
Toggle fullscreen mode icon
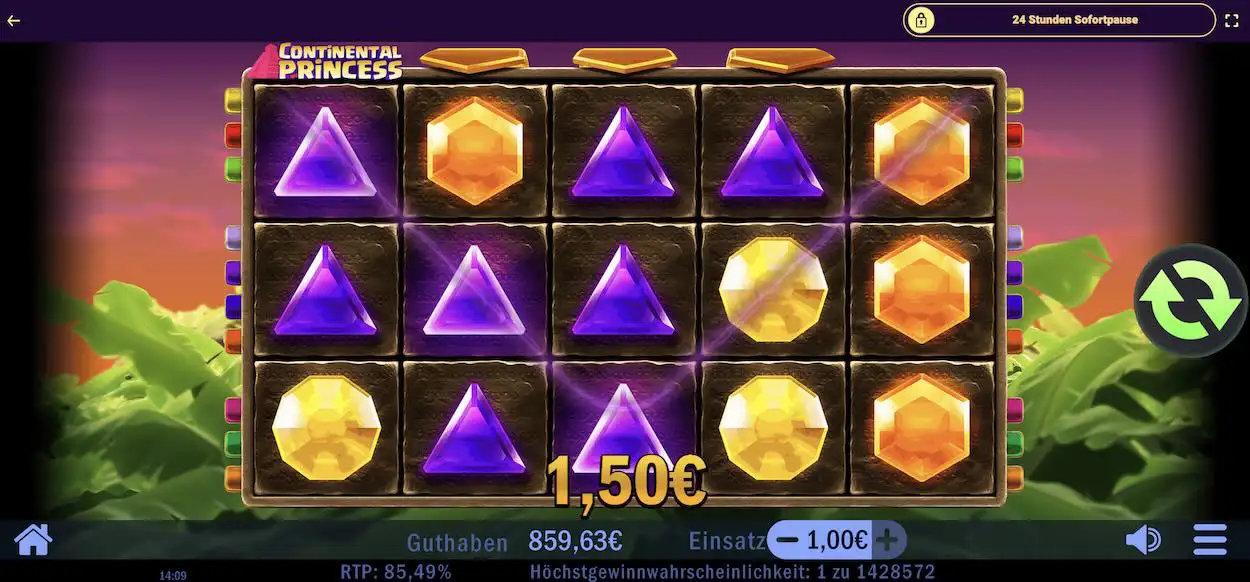click(1232, 20)
